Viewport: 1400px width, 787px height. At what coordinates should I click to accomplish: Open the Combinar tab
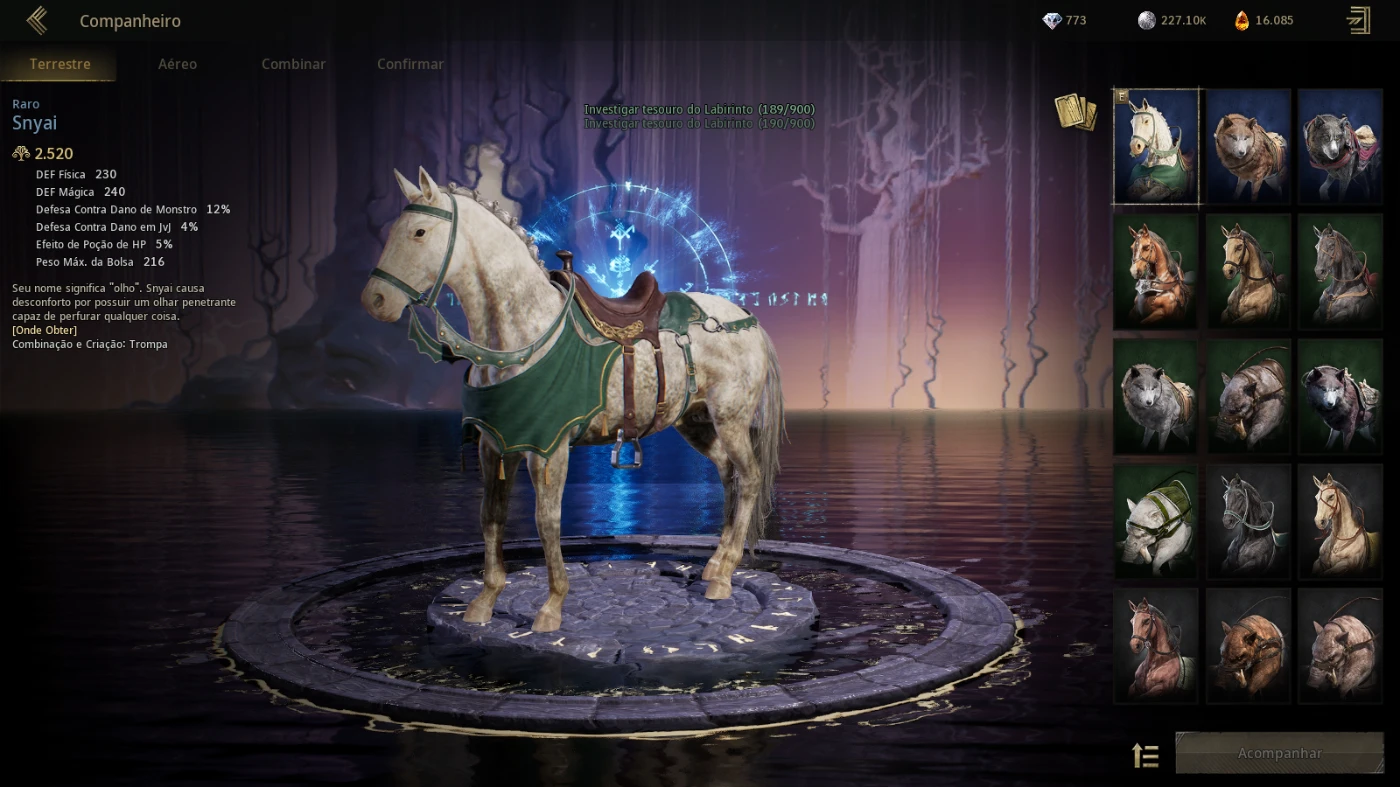(293, 63)
